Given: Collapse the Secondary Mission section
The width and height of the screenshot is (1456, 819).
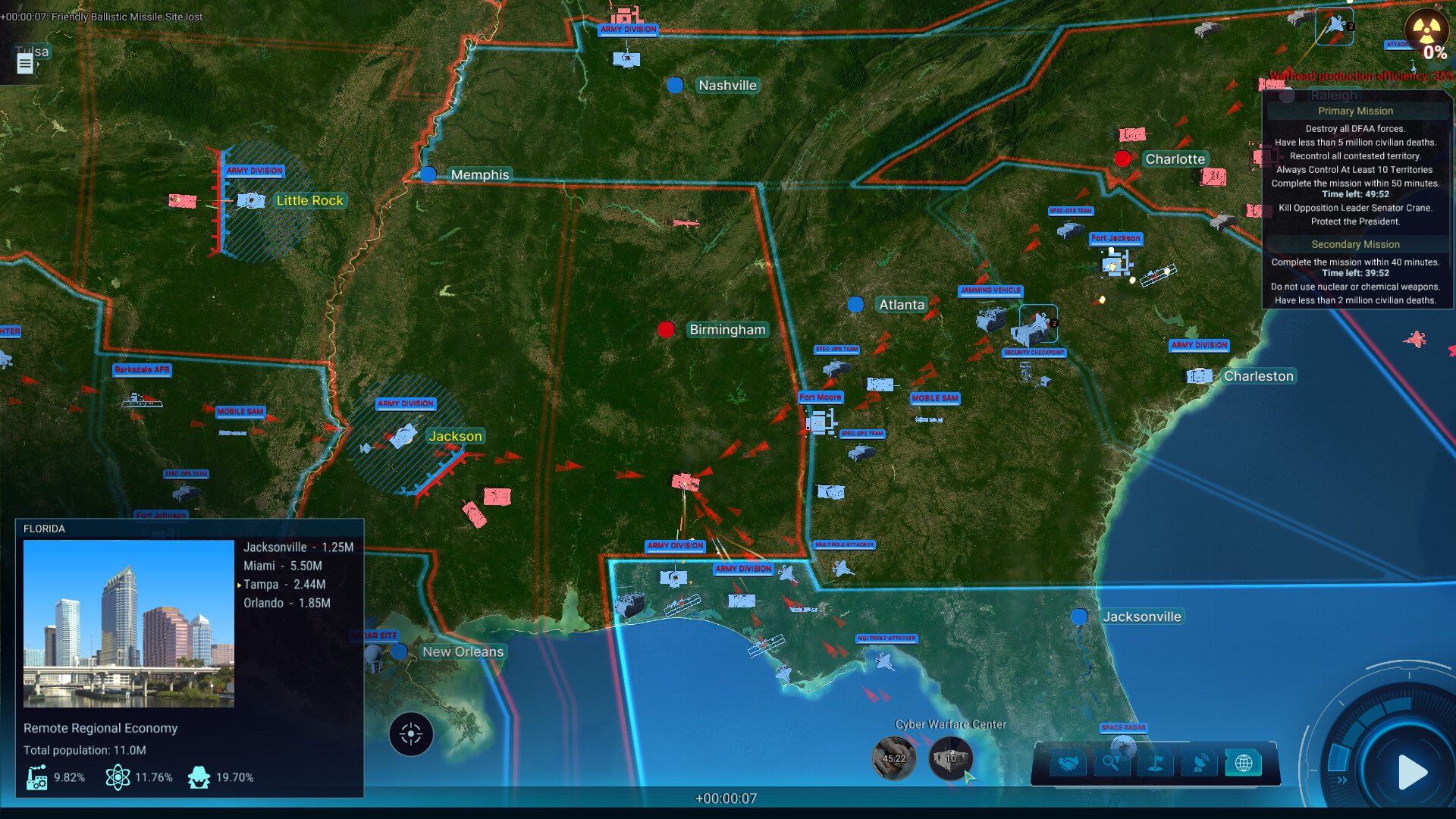Looking at the screenshot, I should [1356, 244].
